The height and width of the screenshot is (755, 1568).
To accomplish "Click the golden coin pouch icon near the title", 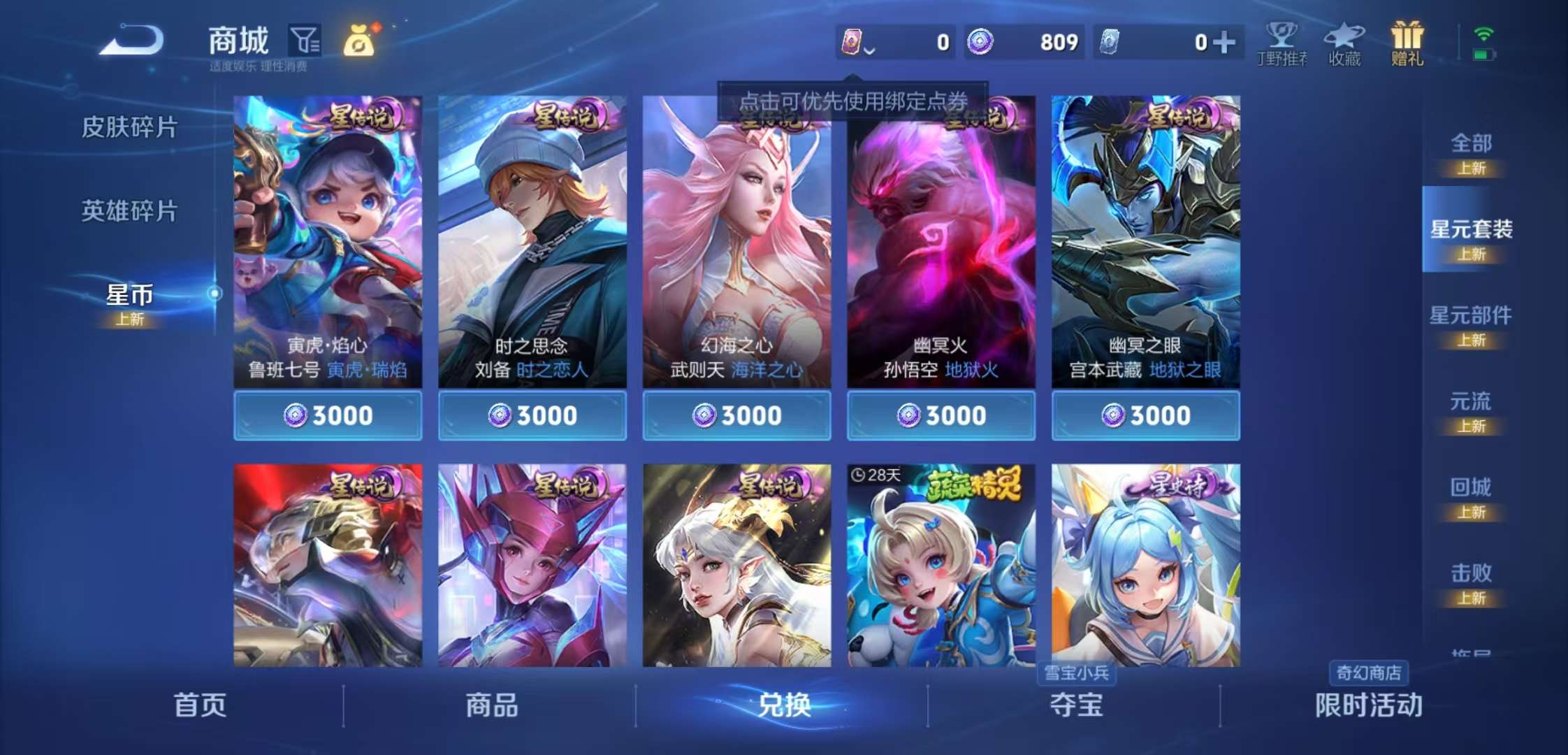I will point(360,40).
